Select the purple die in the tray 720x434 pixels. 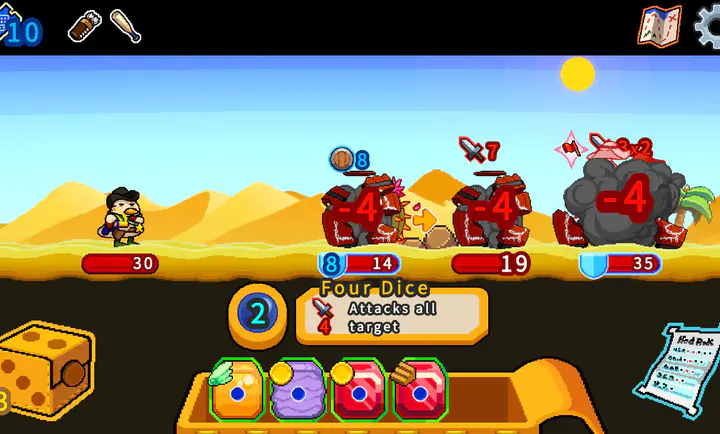(298, 390)
